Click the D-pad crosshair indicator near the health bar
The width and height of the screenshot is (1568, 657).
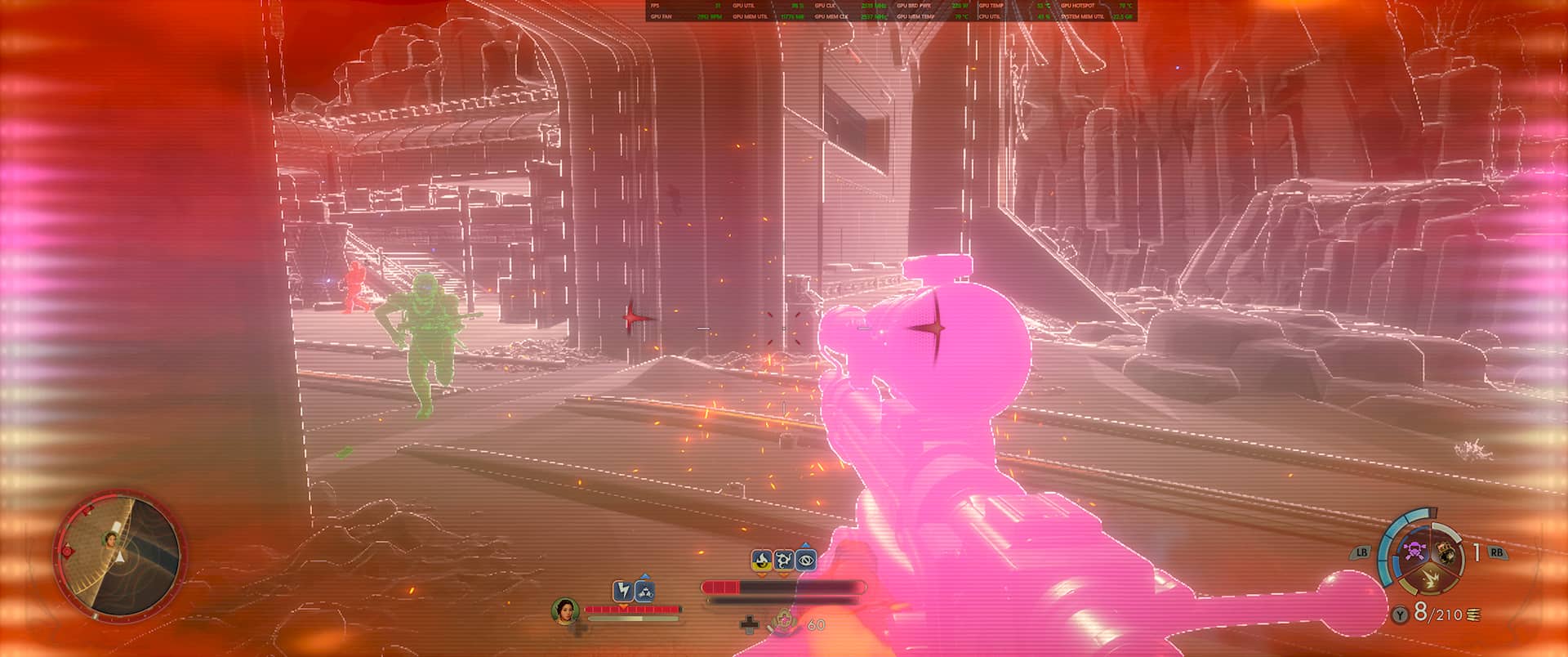749,625
